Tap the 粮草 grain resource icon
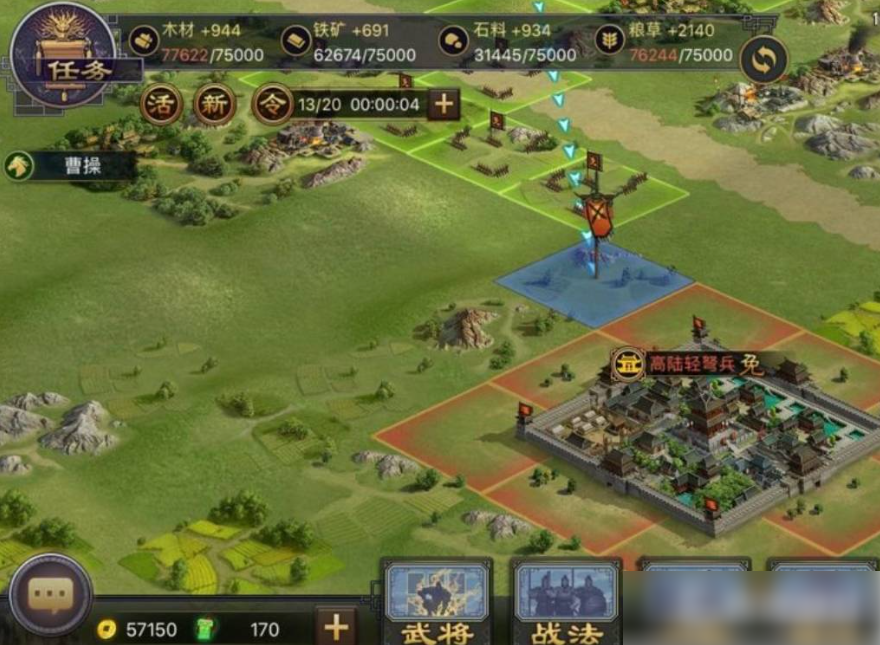880x645 pixels. coord(609,41)
